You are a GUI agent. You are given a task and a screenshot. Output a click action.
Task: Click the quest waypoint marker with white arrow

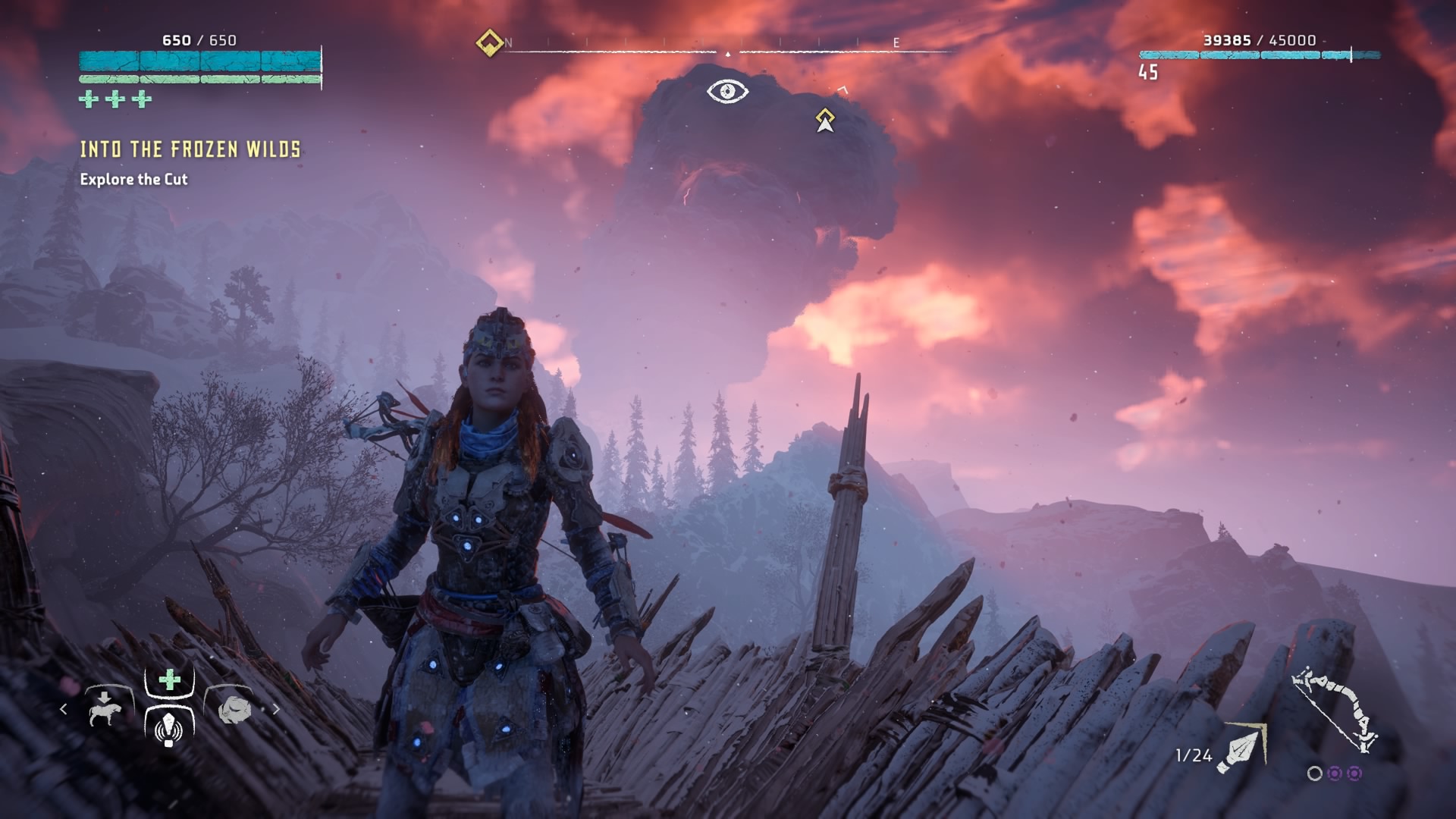(825, 121)
